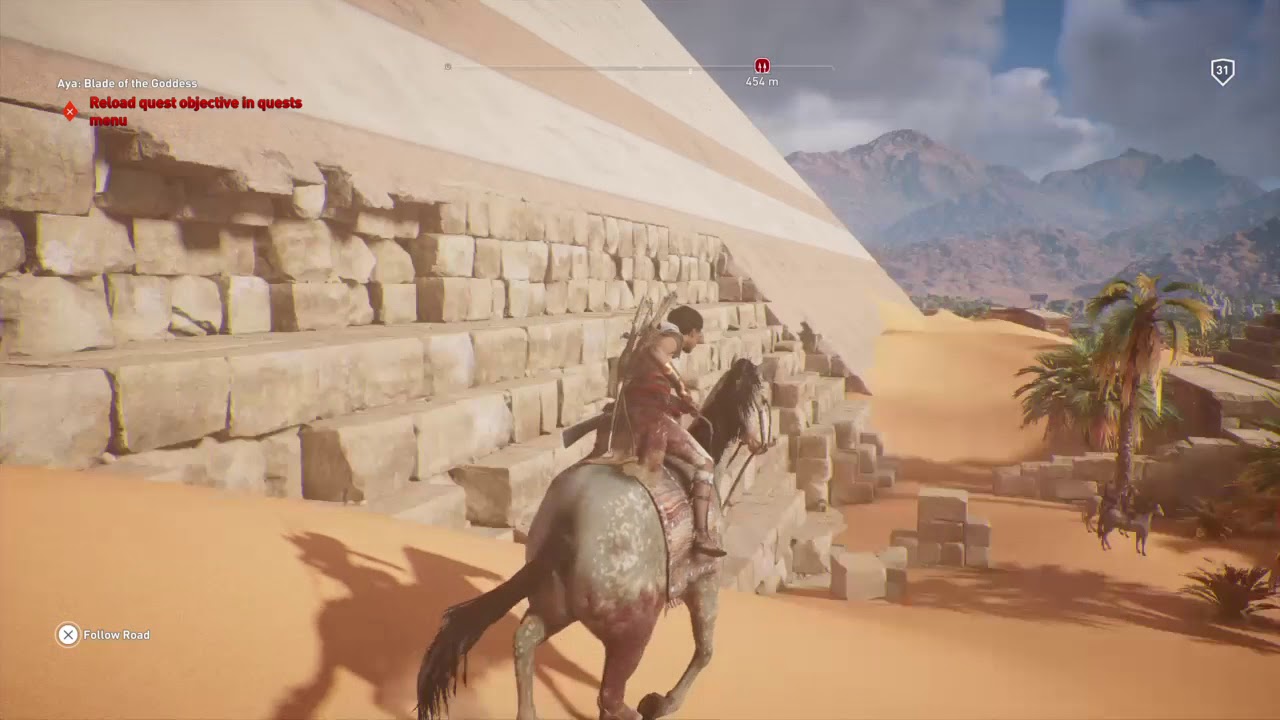Click the white compass tick mark
This screenshot has width=1280, height=720.
pos(690,69)
